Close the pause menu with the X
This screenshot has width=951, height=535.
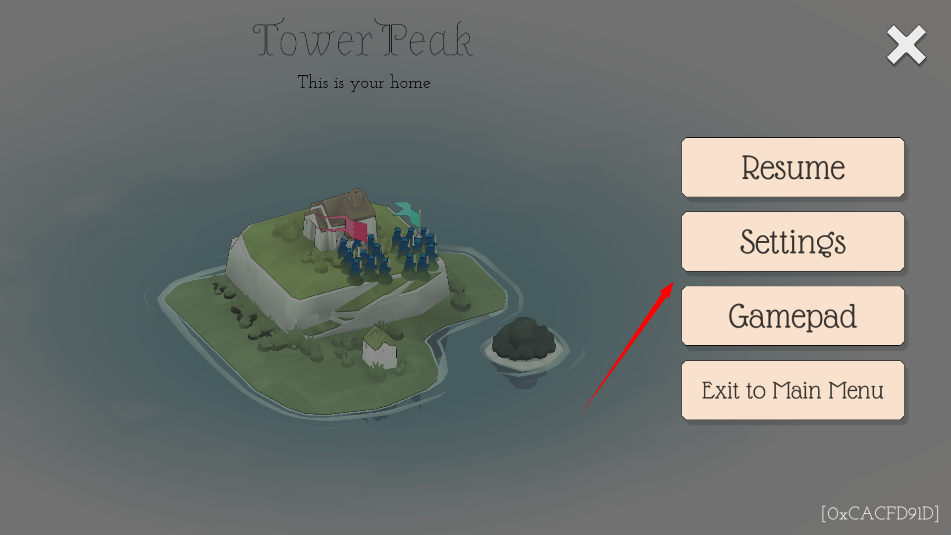tap(906, 46)
